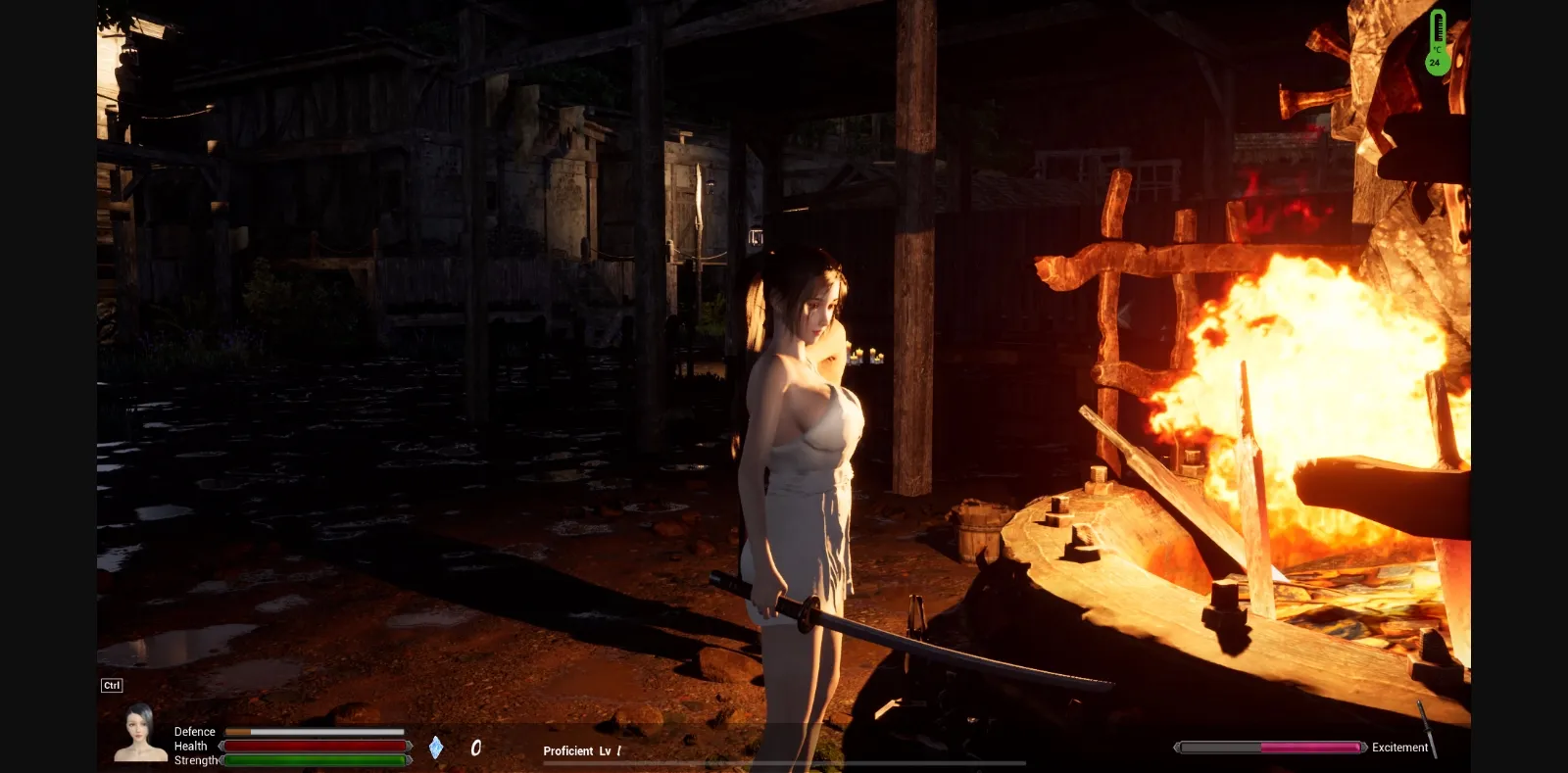This screenshot has height=773, width=1568.
Task: Click the Ctrl key hint badge
Action: click(111, 685)
